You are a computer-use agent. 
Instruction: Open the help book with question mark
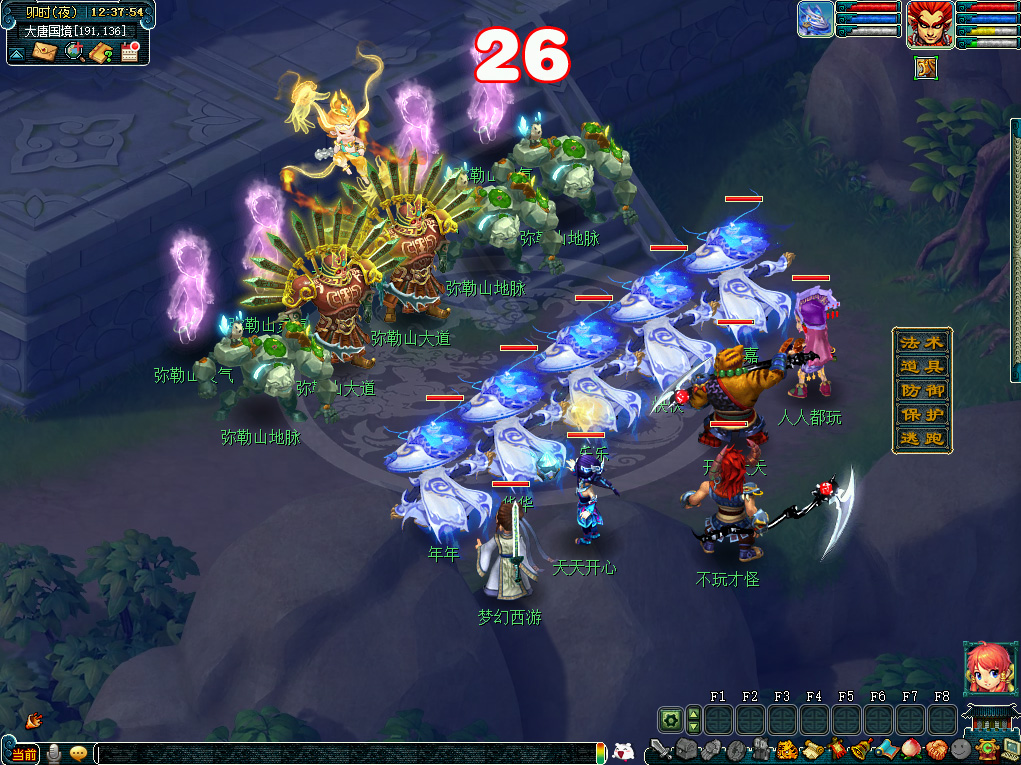coord(100,52)
